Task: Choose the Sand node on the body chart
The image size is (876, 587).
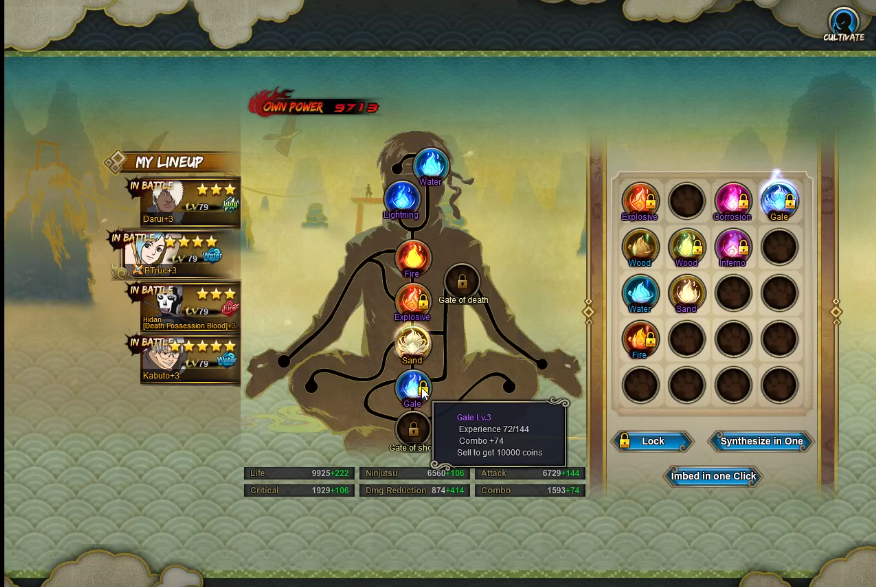Action: pyautogui.click(x=412, y=343)
